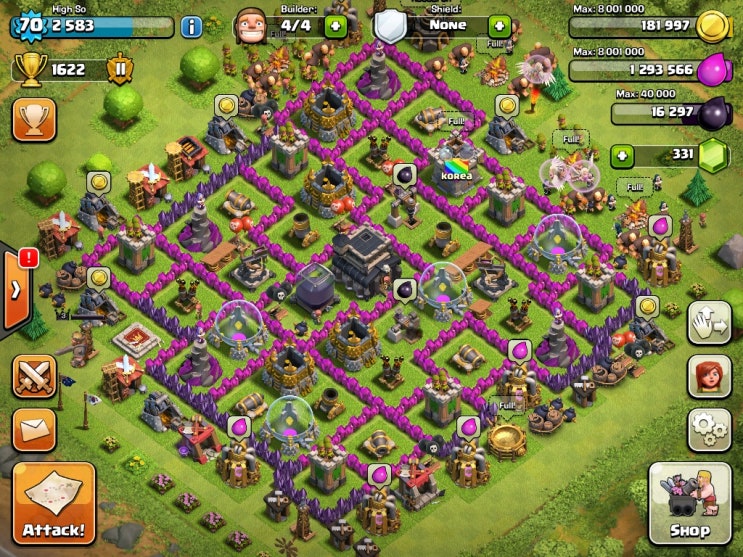The width and height of the screenshot is (743, 557).
Task: Add a builder with the plus button
Action: tap(334, 24)
